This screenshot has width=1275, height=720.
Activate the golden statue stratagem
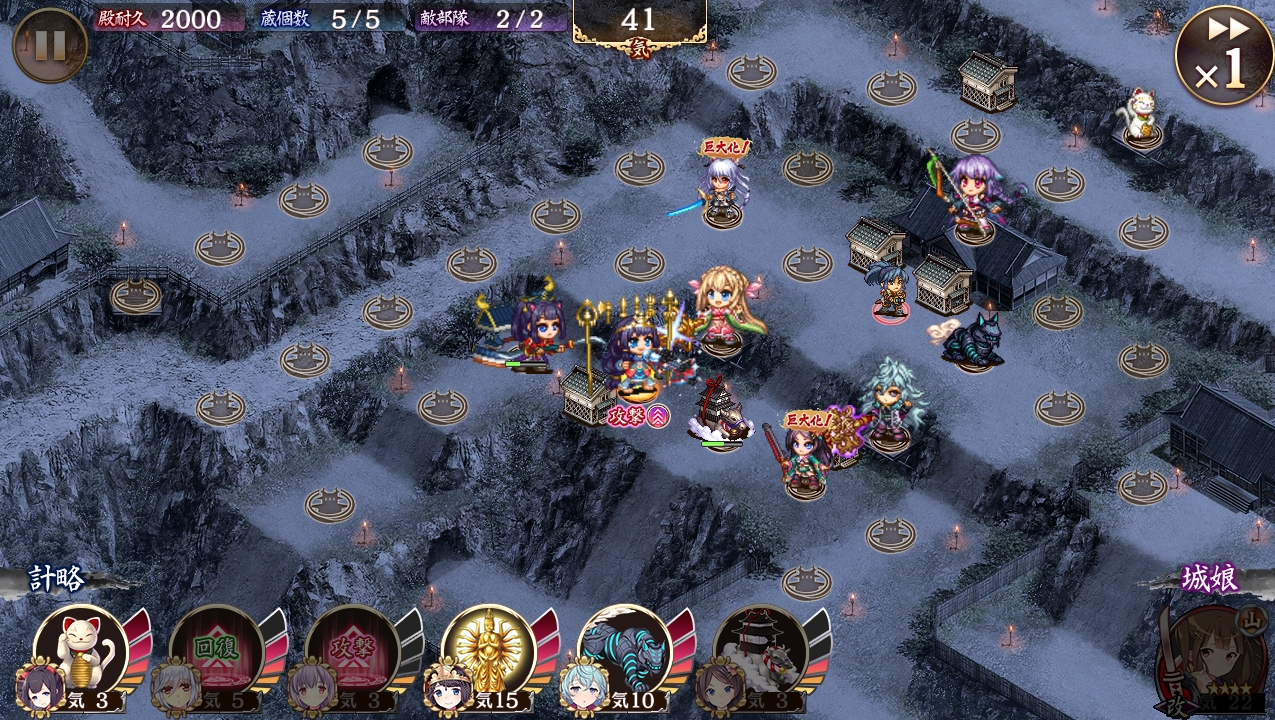click(489, 650)
